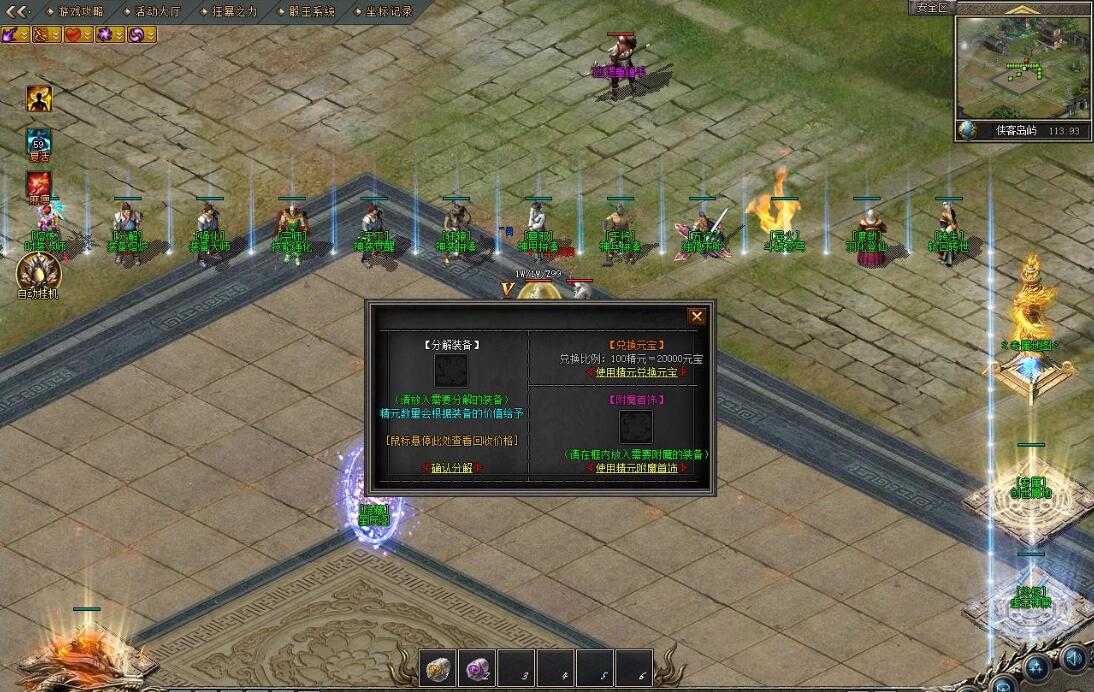Click 使用精元兑换元宝 exchange link
Image resolution: width=1094 pixels, height=692 pixels.
point(636,373)
